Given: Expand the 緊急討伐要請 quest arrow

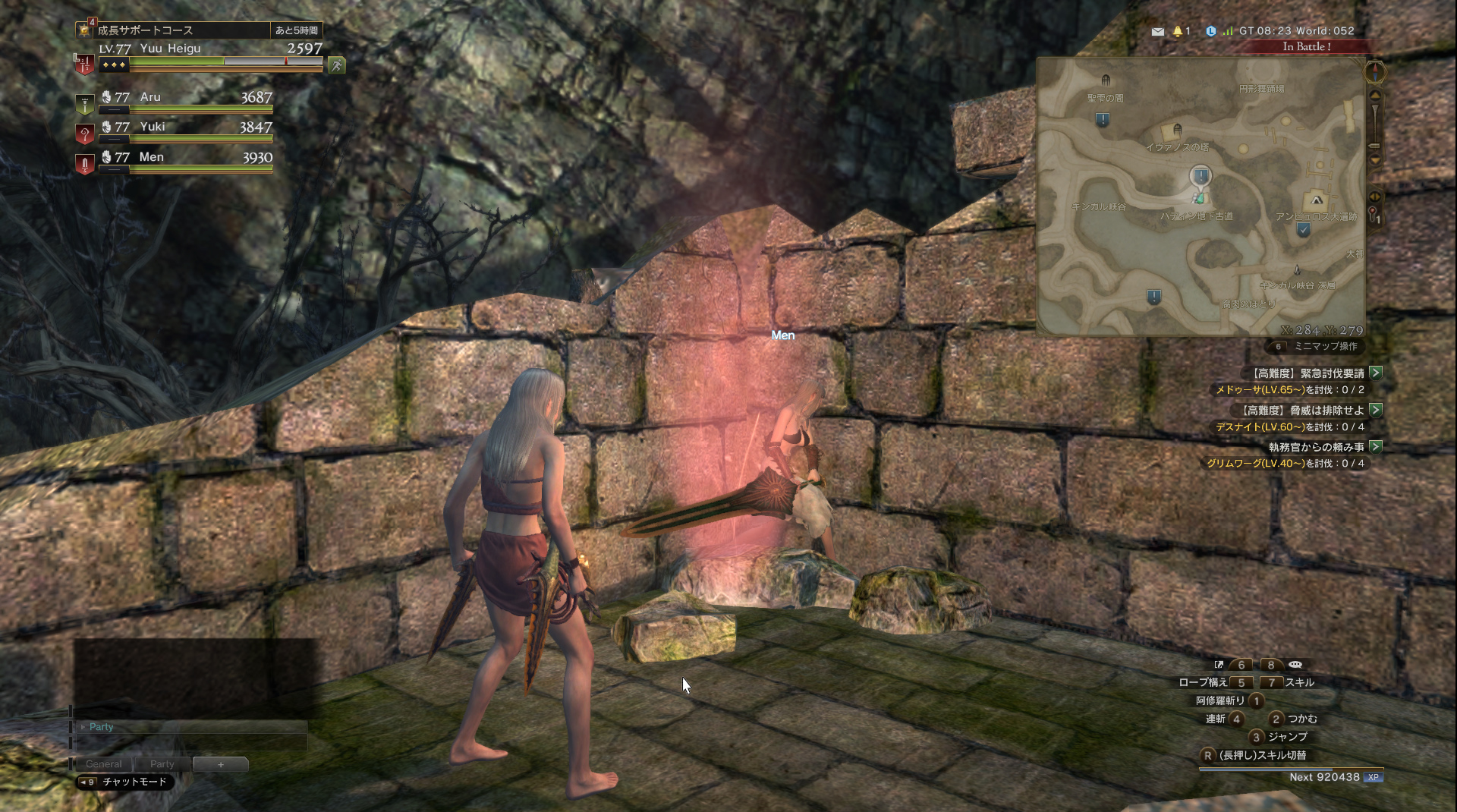Looking at the screenshot, I should [x=1376, y=373].
